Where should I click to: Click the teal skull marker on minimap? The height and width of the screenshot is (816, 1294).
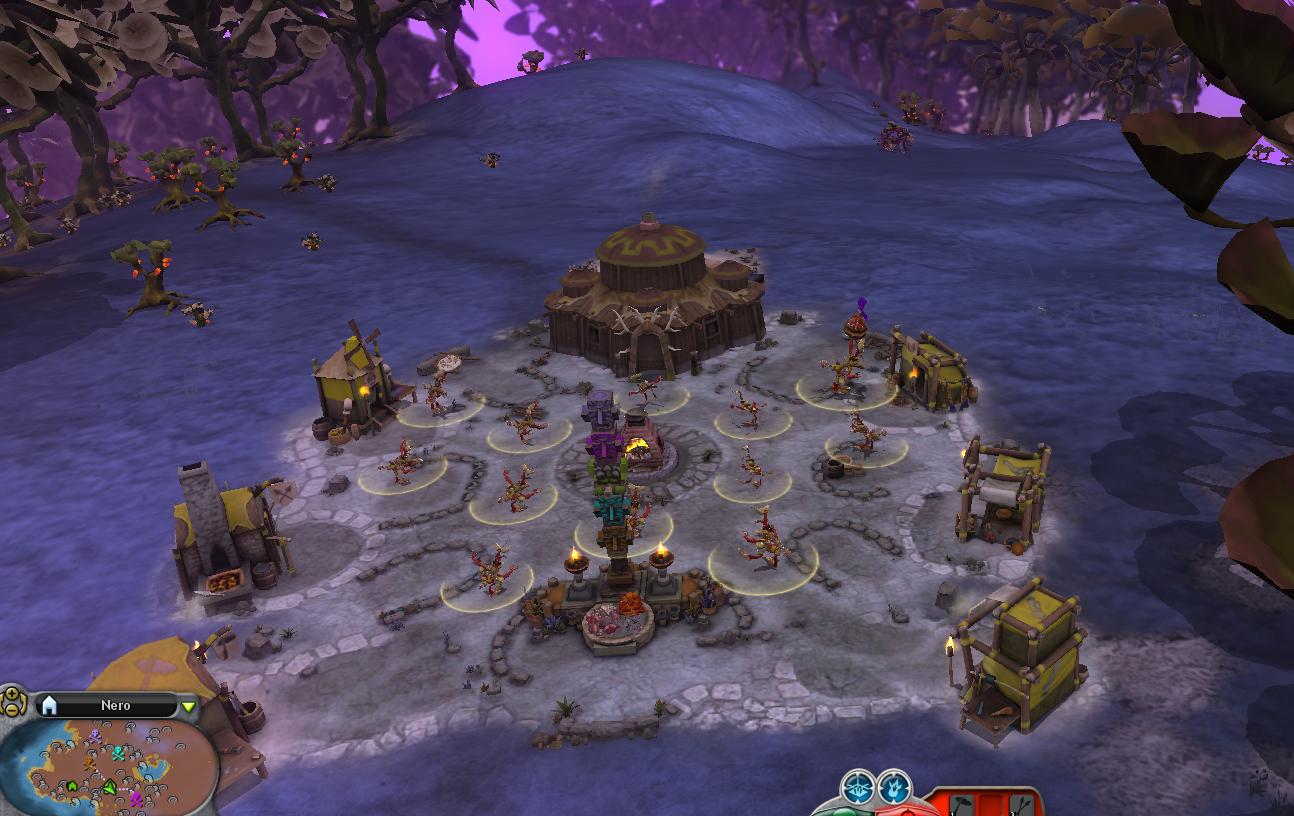(118, 753)
